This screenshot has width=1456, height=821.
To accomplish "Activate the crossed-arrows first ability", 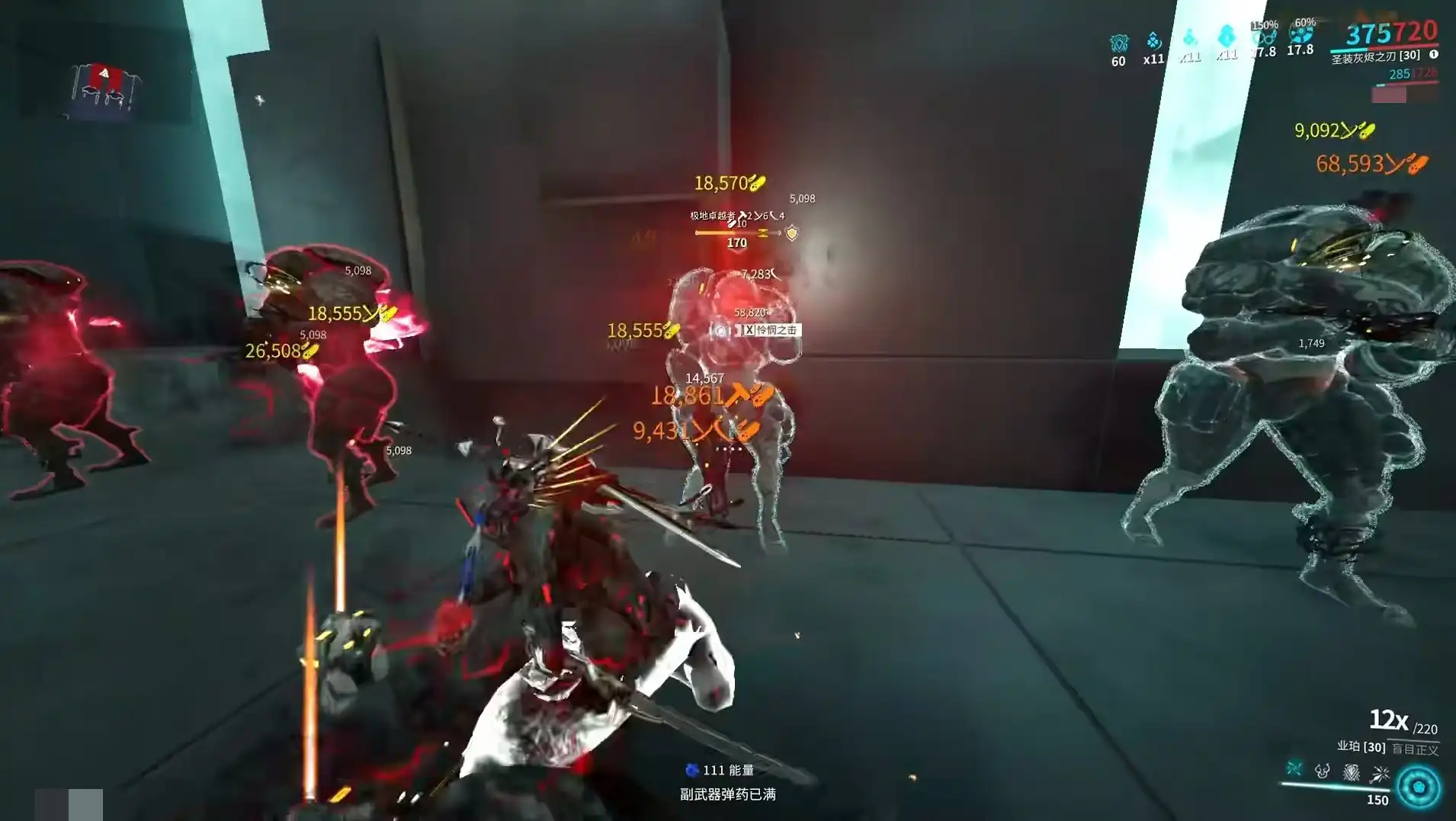I will (1294, 768).
